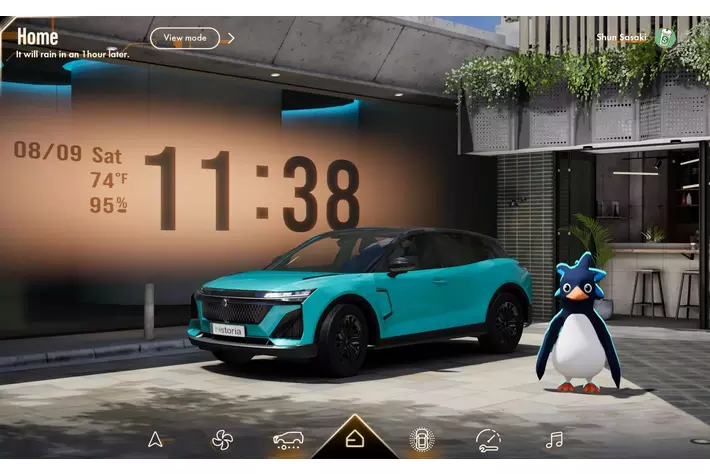Open the gauge and wrench icon

click(488, 439)
